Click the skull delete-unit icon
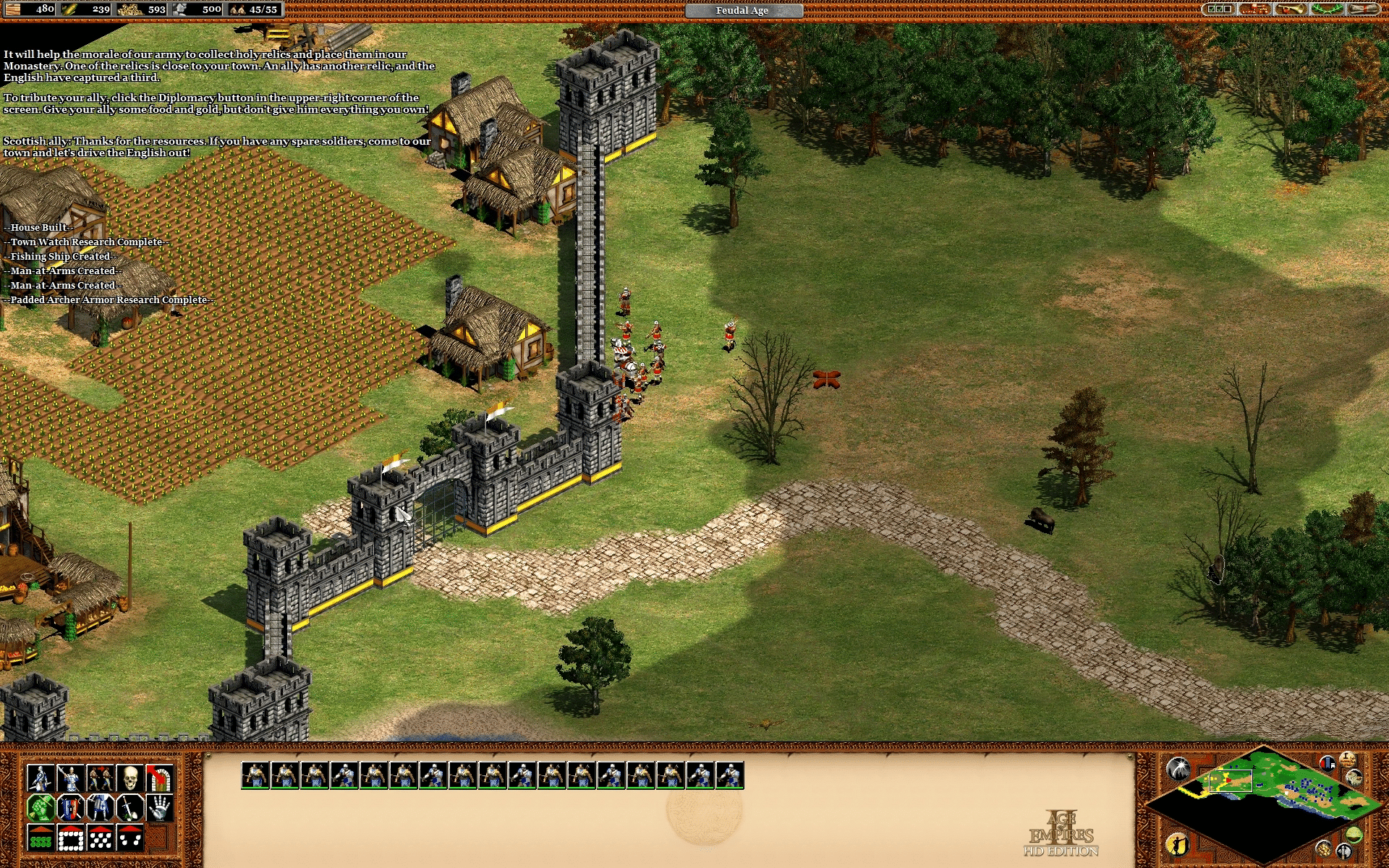1389x868 pixels. pyautogui.click(x=129, y=778)
